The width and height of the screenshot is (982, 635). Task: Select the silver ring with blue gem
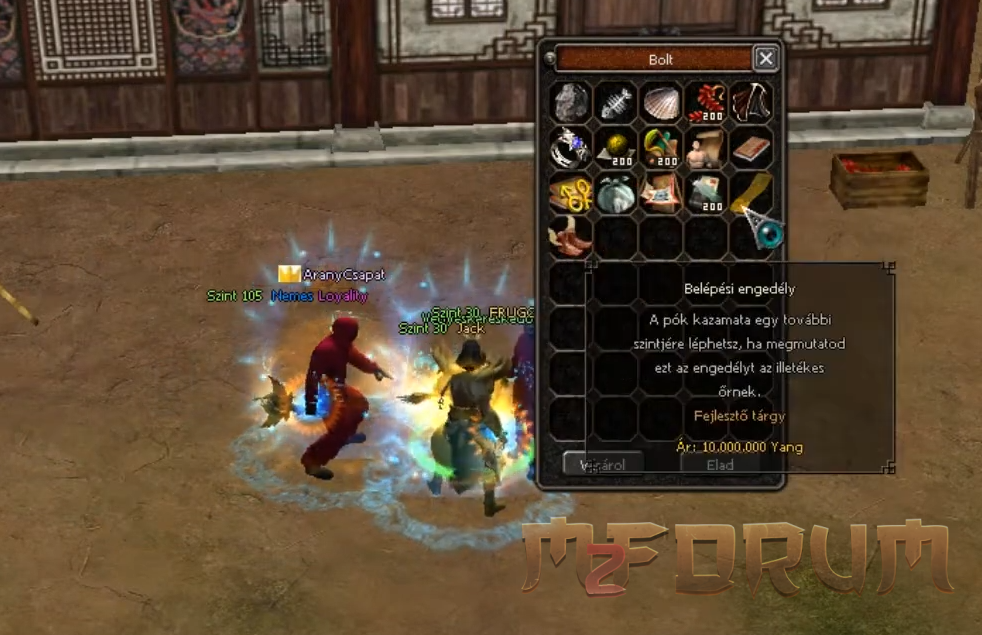coord(571,147)
